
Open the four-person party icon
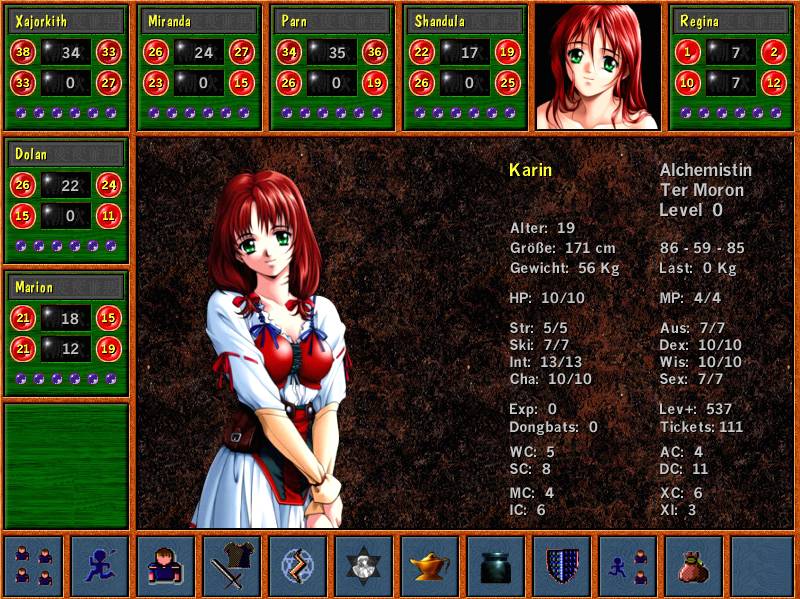click(x=34, y=565)
